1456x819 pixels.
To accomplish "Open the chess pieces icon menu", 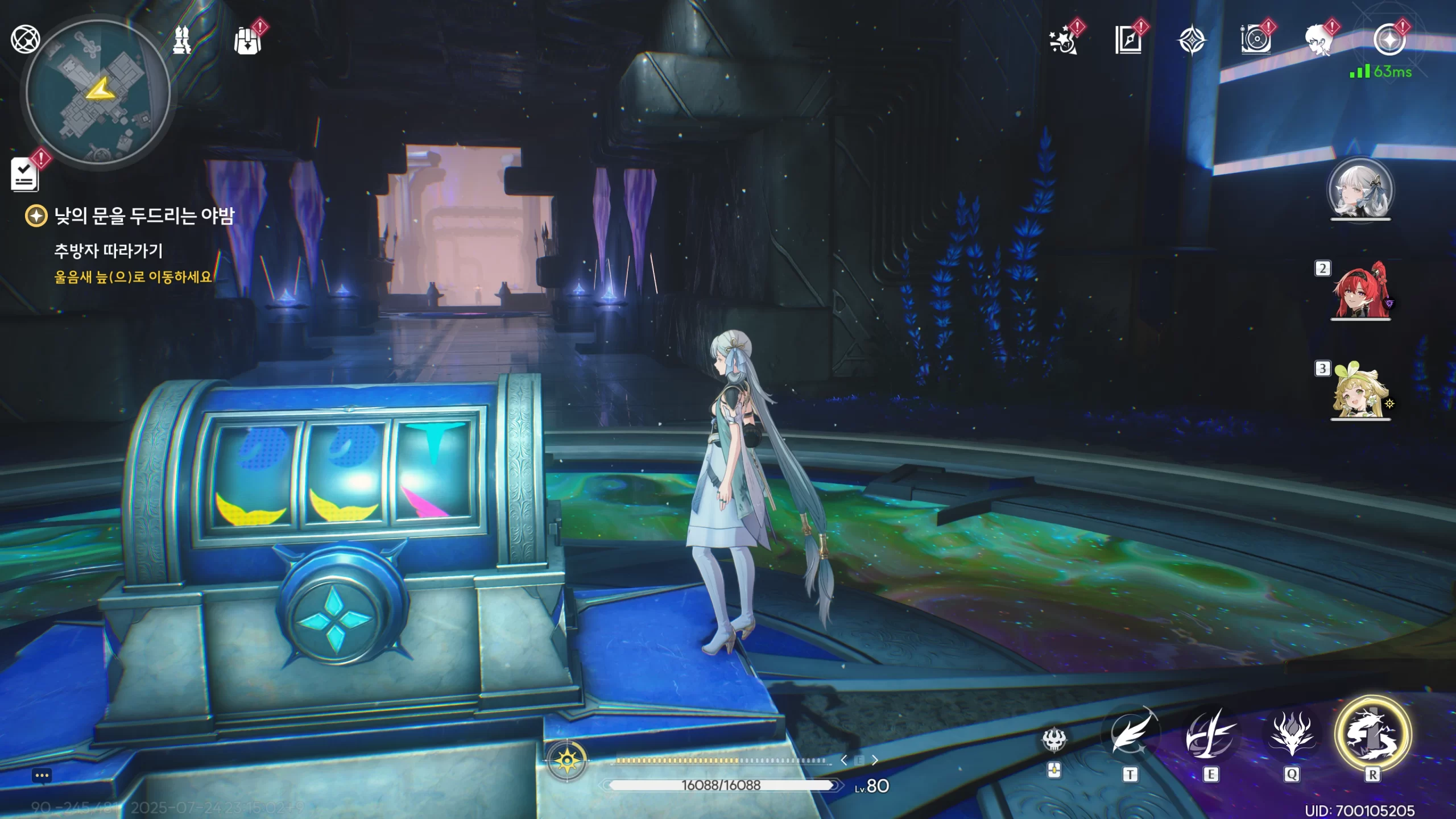I will [182, 40].
